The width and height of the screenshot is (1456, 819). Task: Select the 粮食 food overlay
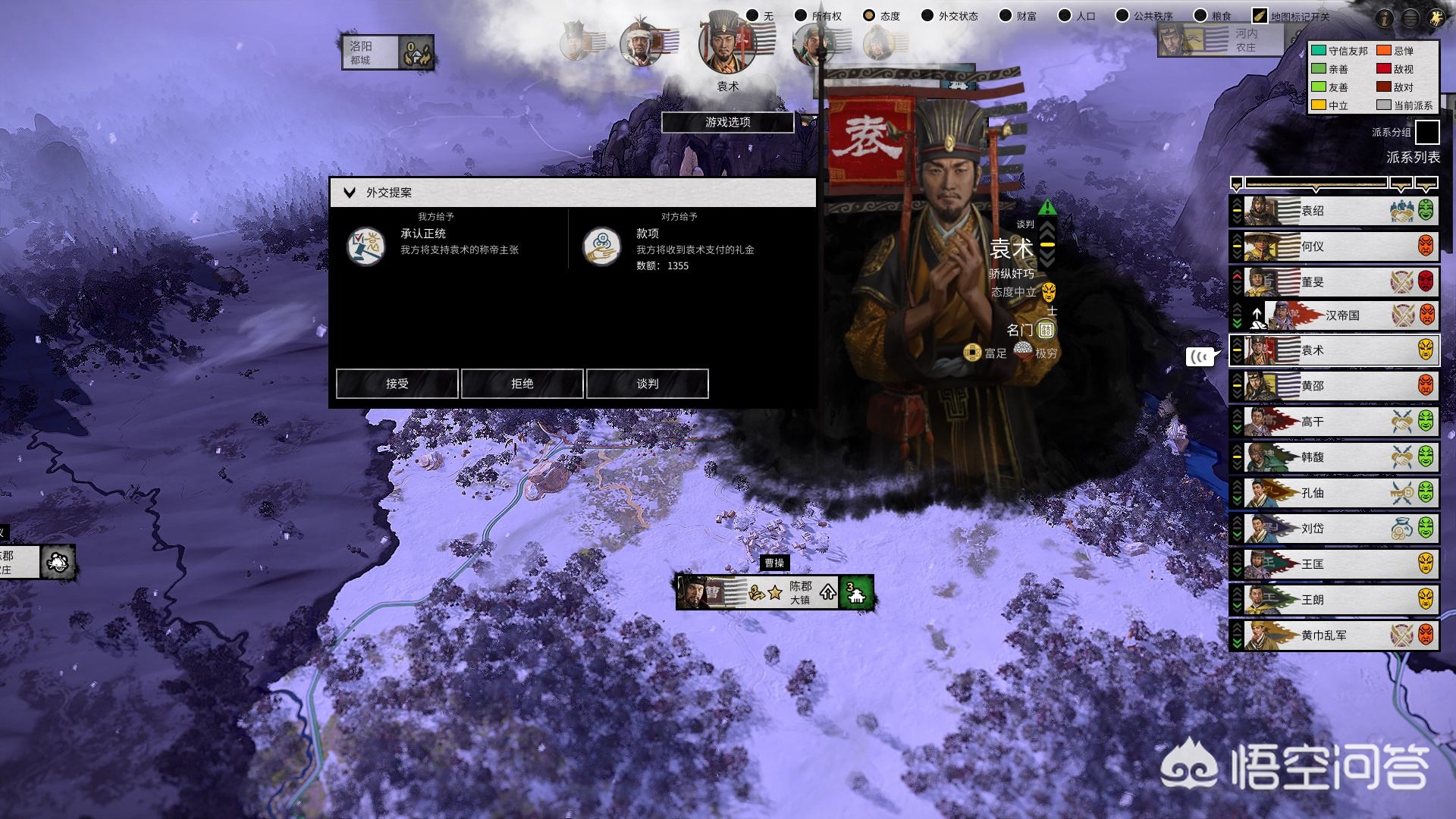pyautogui.click(x=1200, y=16)
